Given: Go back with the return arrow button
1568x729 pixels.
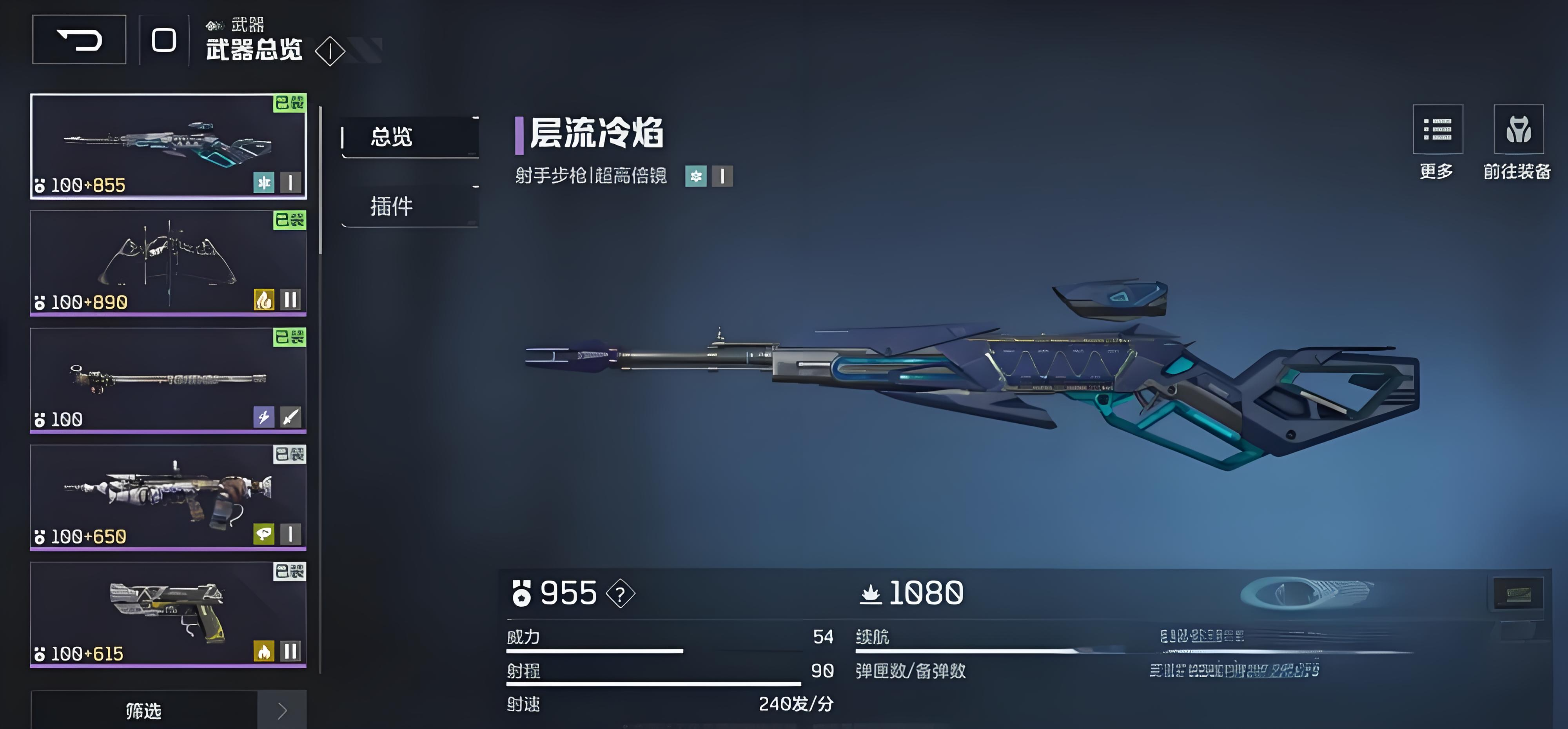Looking at the screenshot, I should click(x=79, y=40).
